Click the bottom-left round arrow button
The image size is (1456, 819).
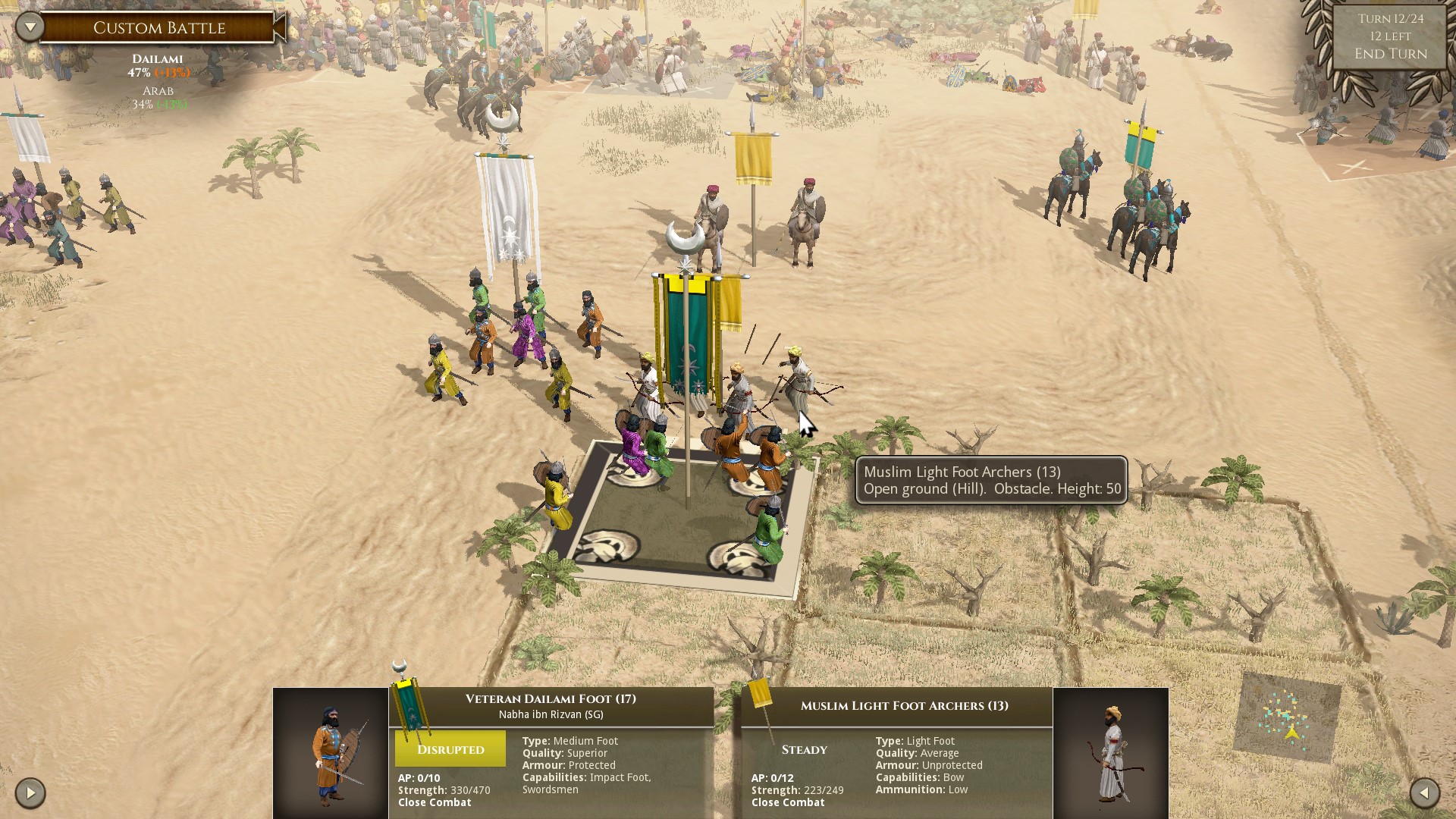[30, 793]
